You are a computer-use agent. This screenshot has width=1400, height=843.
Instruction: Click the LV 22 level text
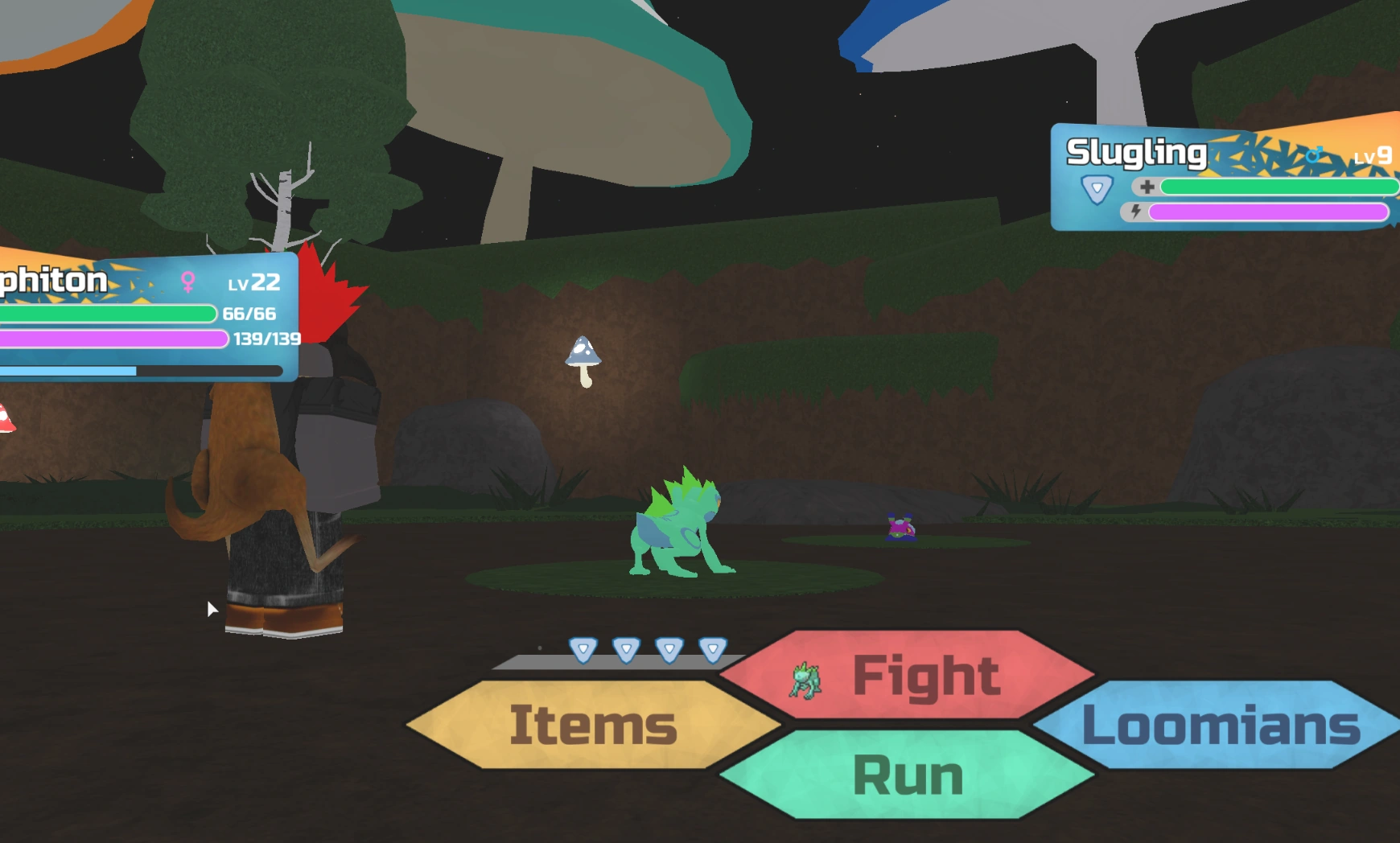pyautogui.click(x=255, y=282)
